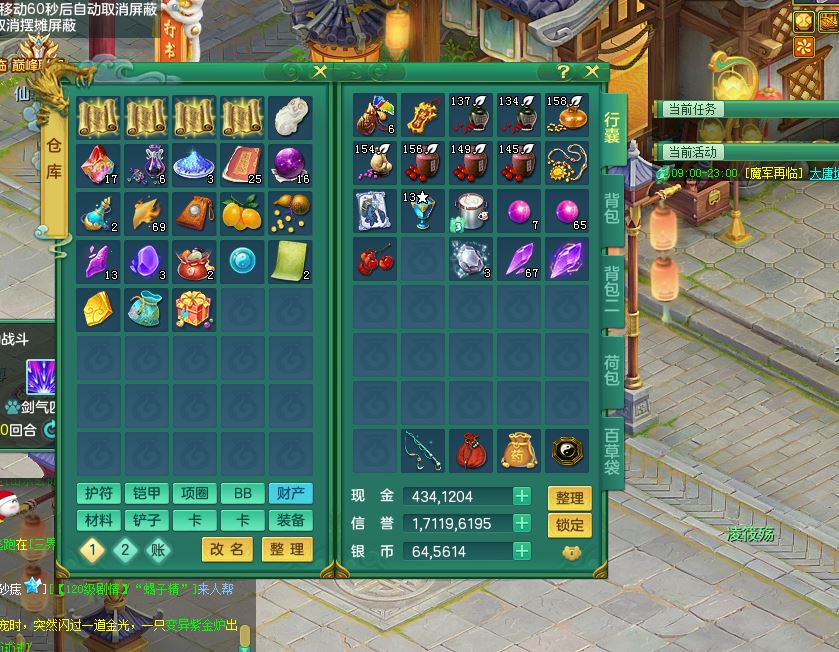Click the 改名 rename button

pos(228,549)
